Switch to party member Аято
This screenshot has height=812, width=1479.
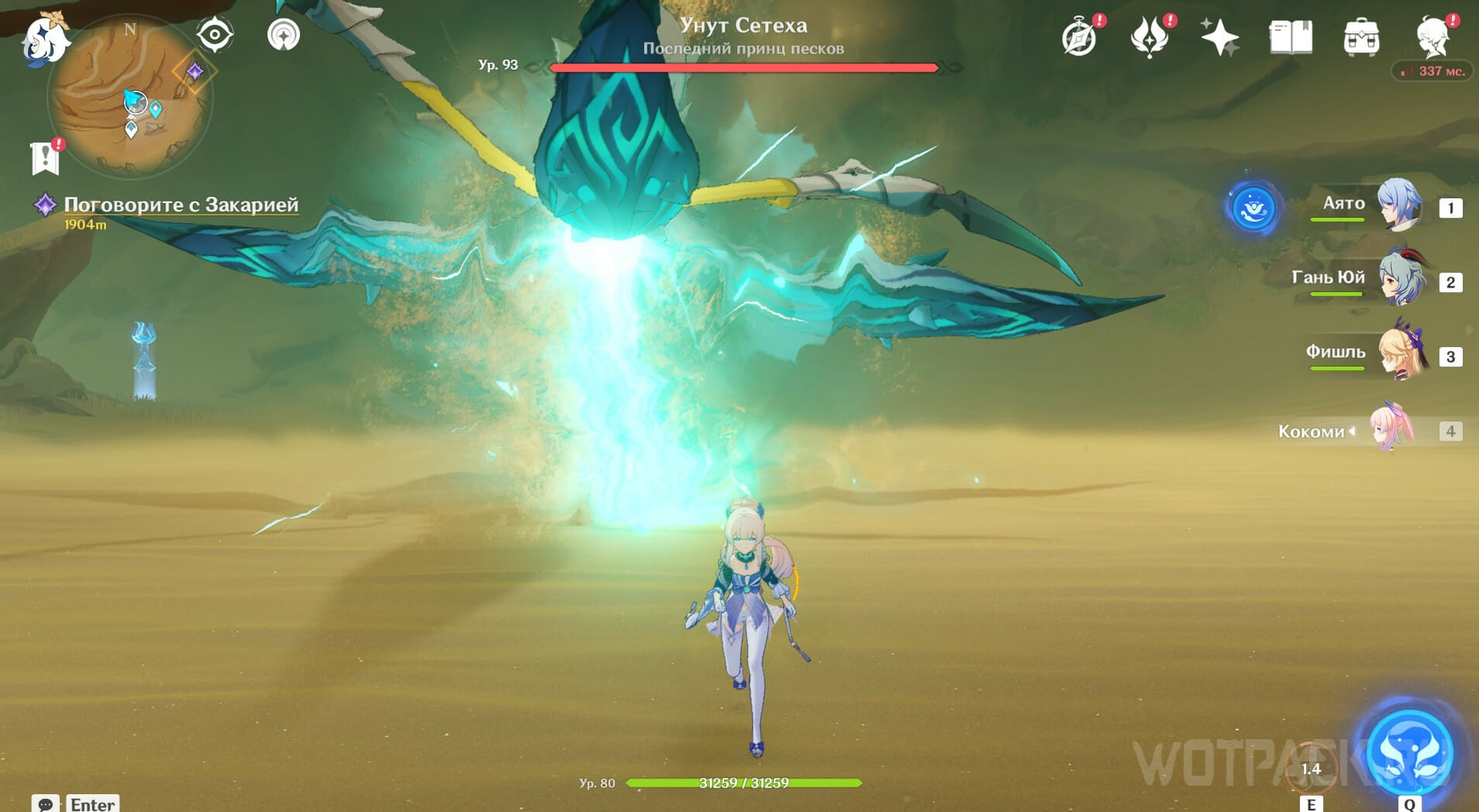(1398, 205)
